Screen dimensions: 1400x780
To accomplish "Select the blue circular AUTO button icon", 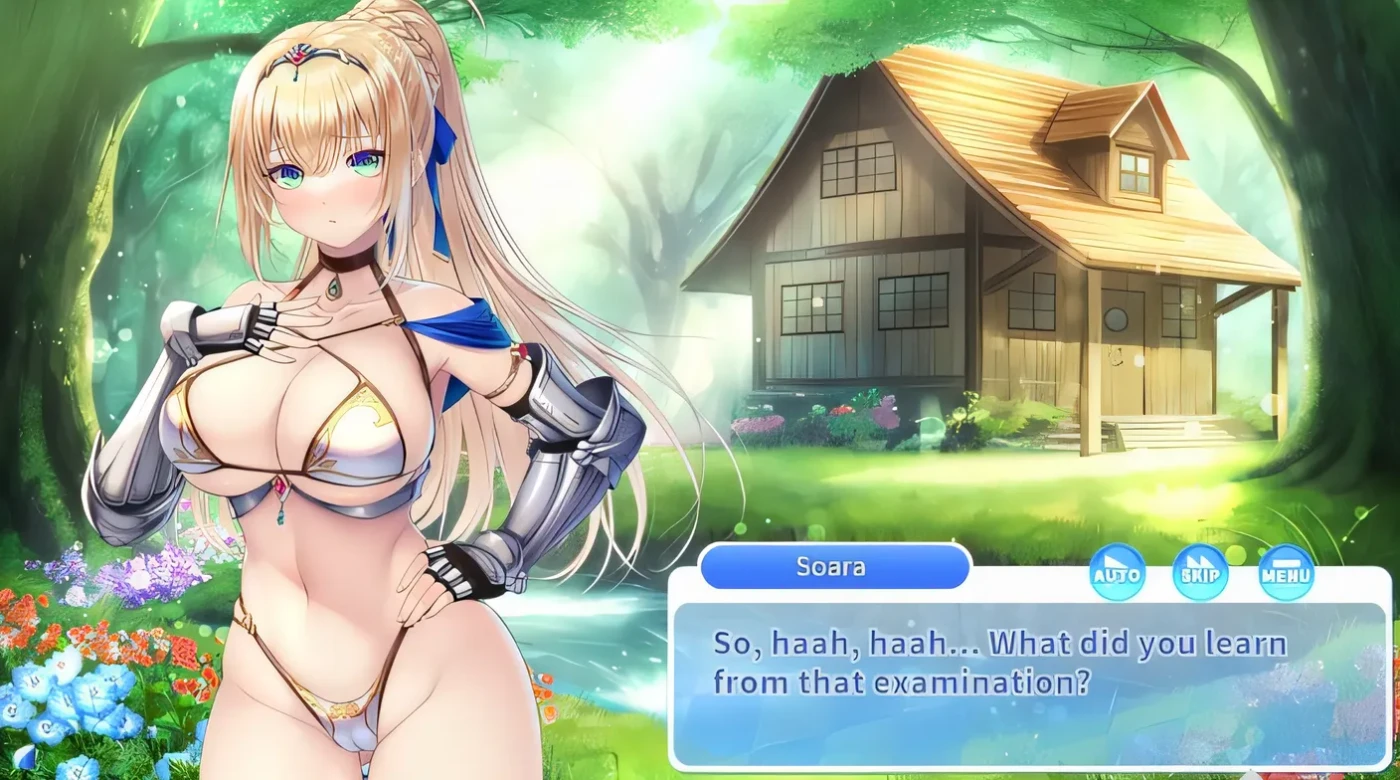I will coord(1118,574).
